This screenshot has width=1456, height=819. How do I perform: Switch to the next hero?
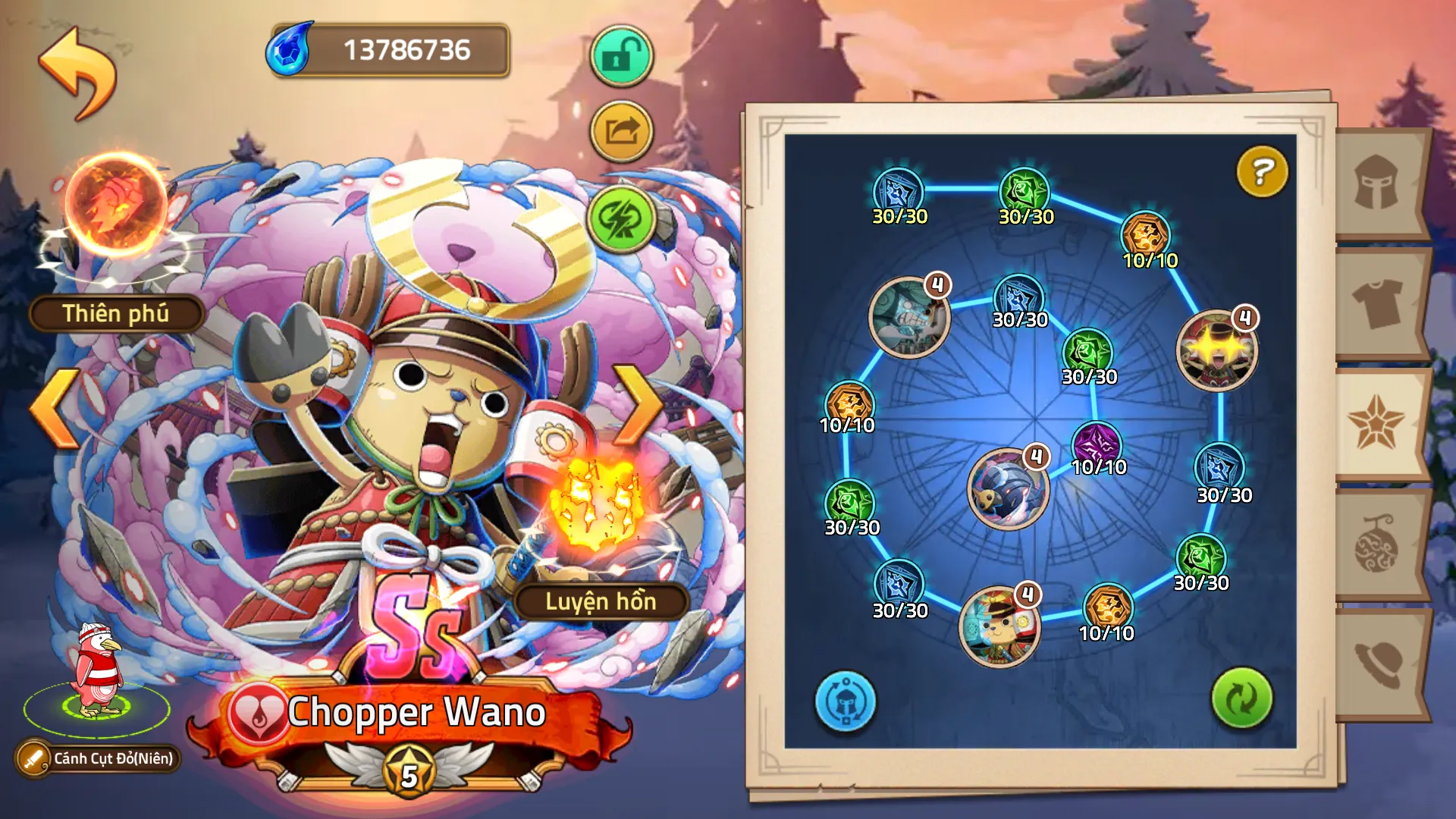pos(639,406)
